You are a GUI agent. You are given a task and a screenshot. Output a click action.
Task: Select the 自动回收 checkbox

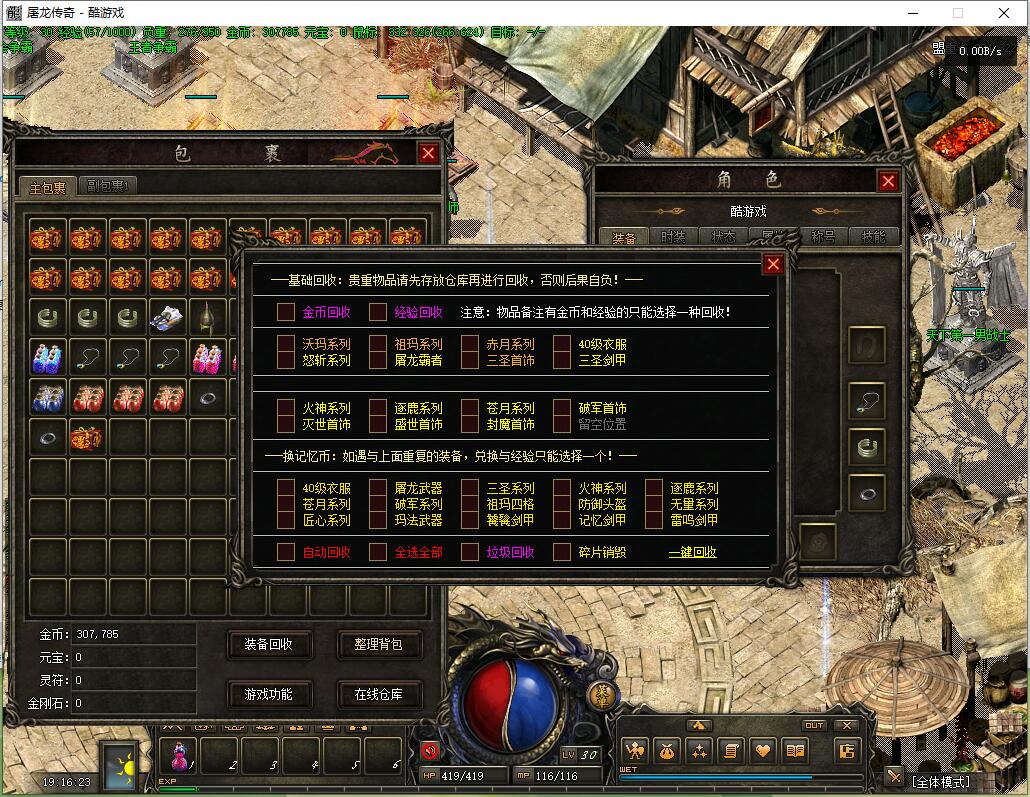coord(286,552)
